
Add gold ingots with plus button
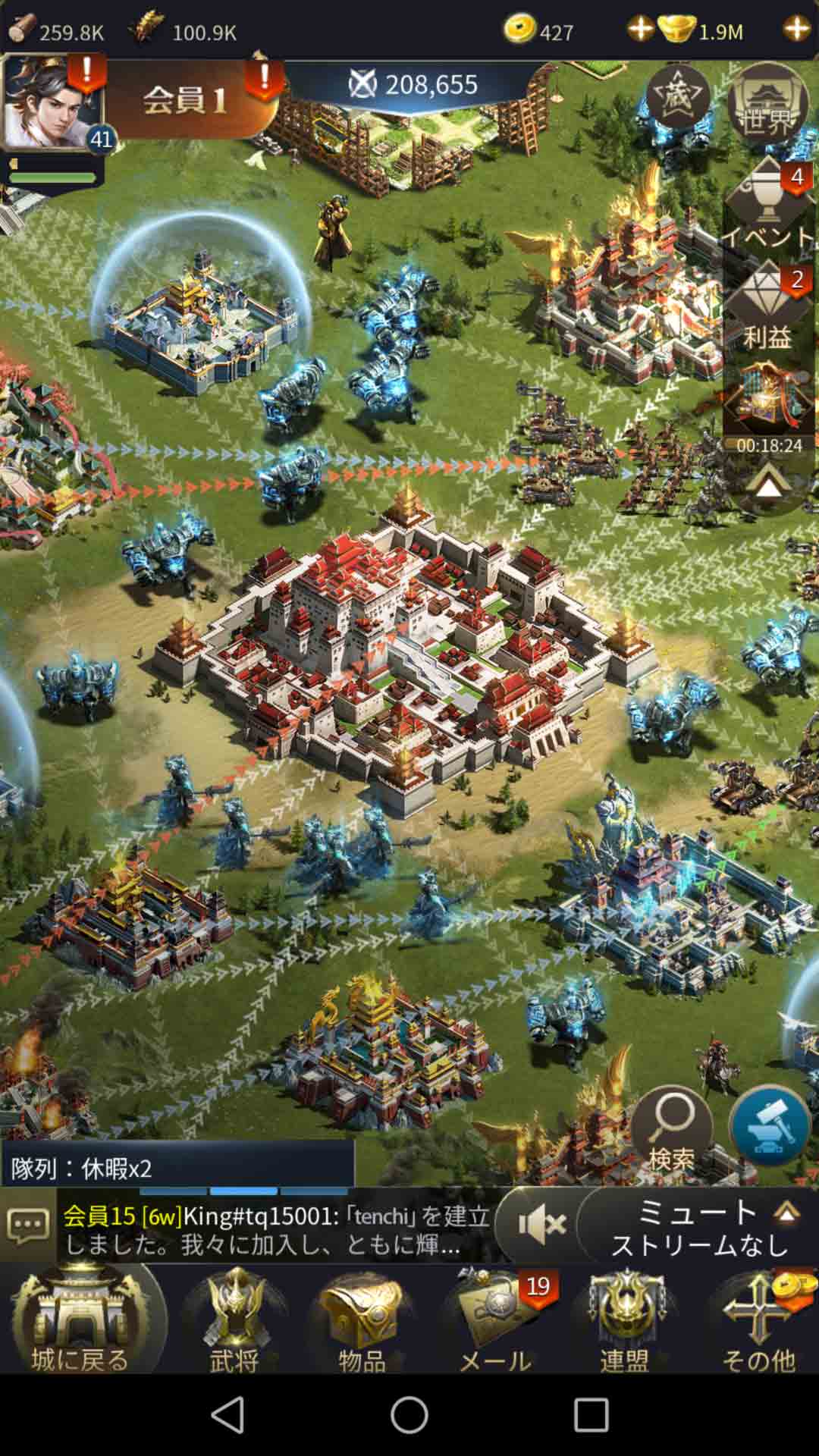click(796, 29)
